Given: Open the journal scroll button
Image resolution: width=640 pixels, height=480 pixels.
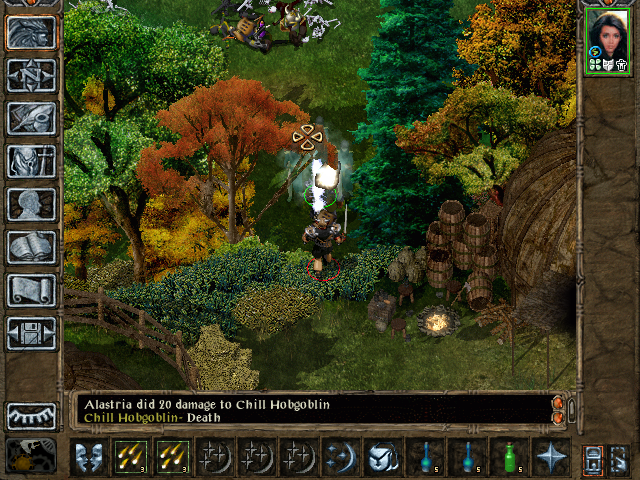Looking at the screenshot, I should coord(31,290).
